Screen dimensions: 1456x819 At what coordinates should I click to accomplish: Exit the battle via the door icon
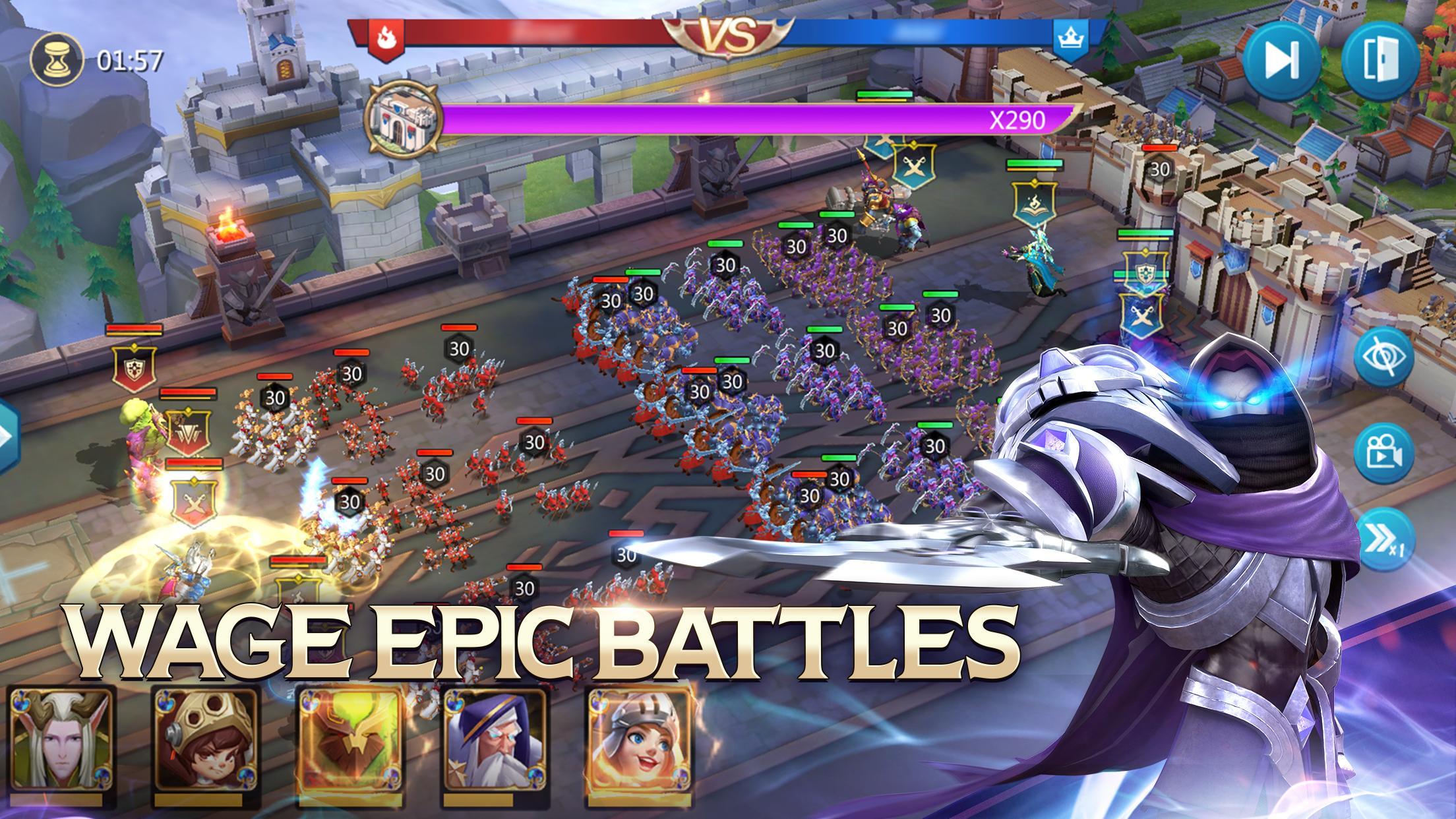(1380, 62)
